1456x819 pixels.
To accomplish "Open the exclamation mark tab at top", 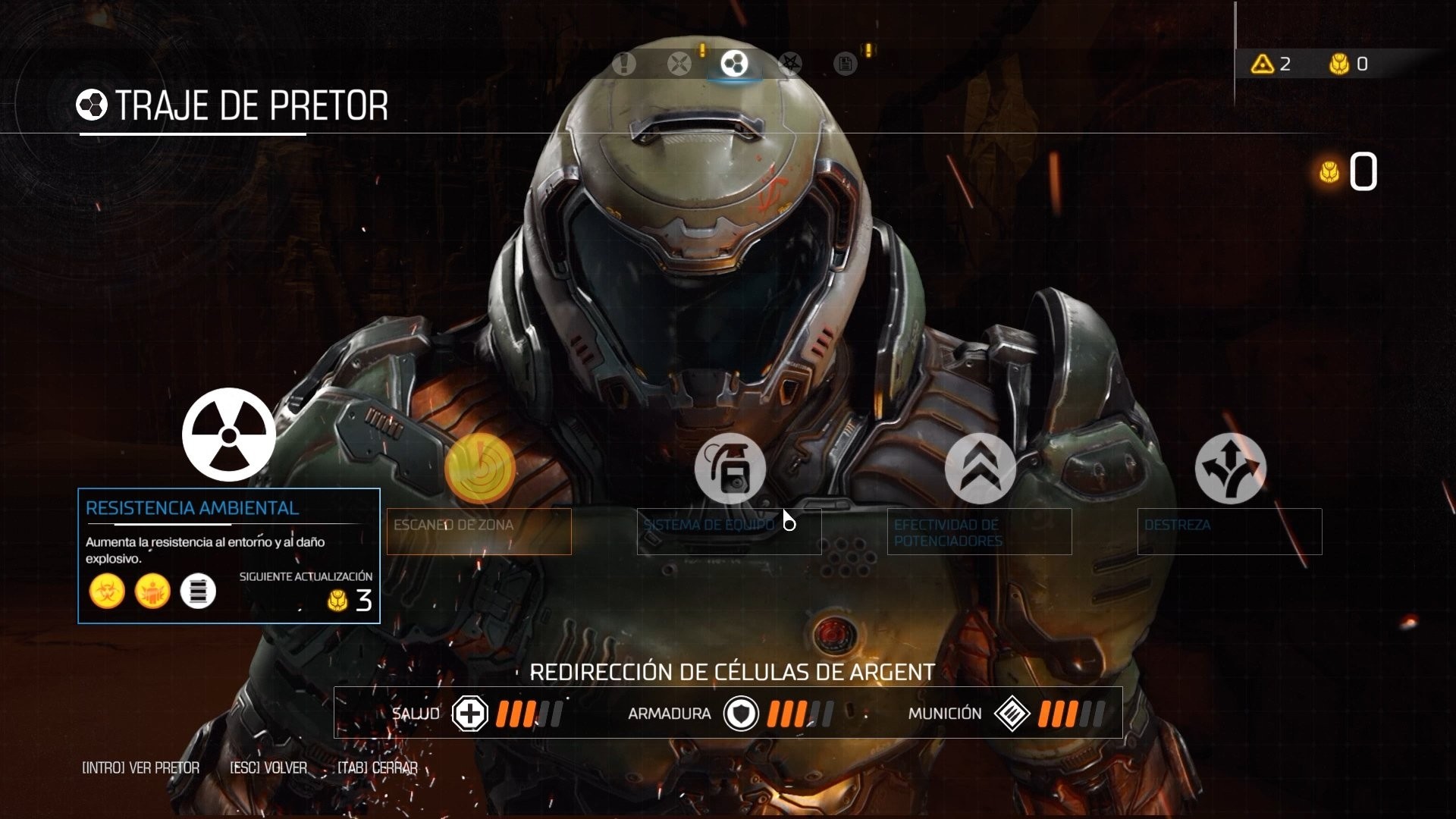I will click(x=623, y=64).
